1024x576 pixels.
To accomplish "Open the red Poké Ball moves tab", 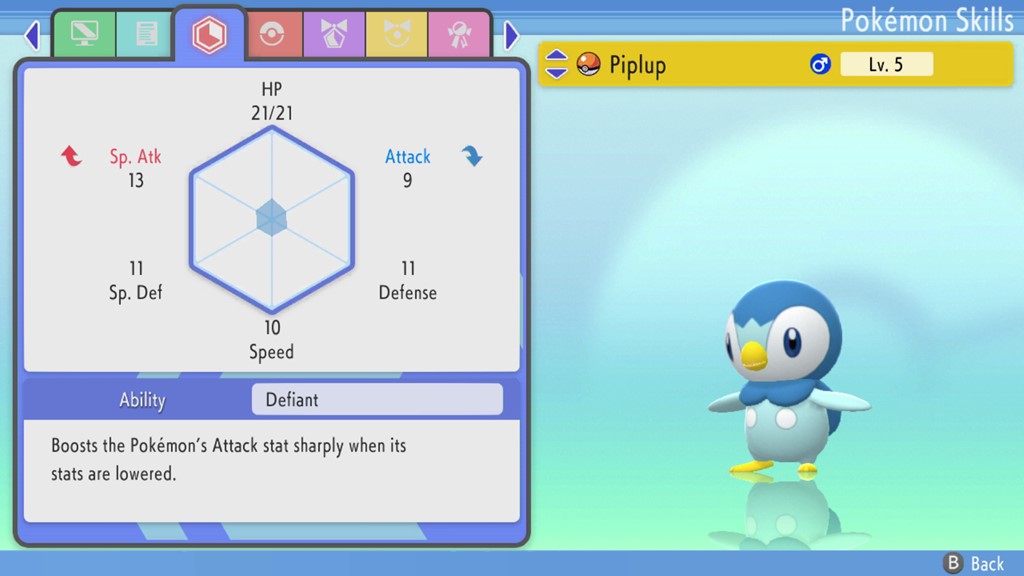I will click(272, 35).
